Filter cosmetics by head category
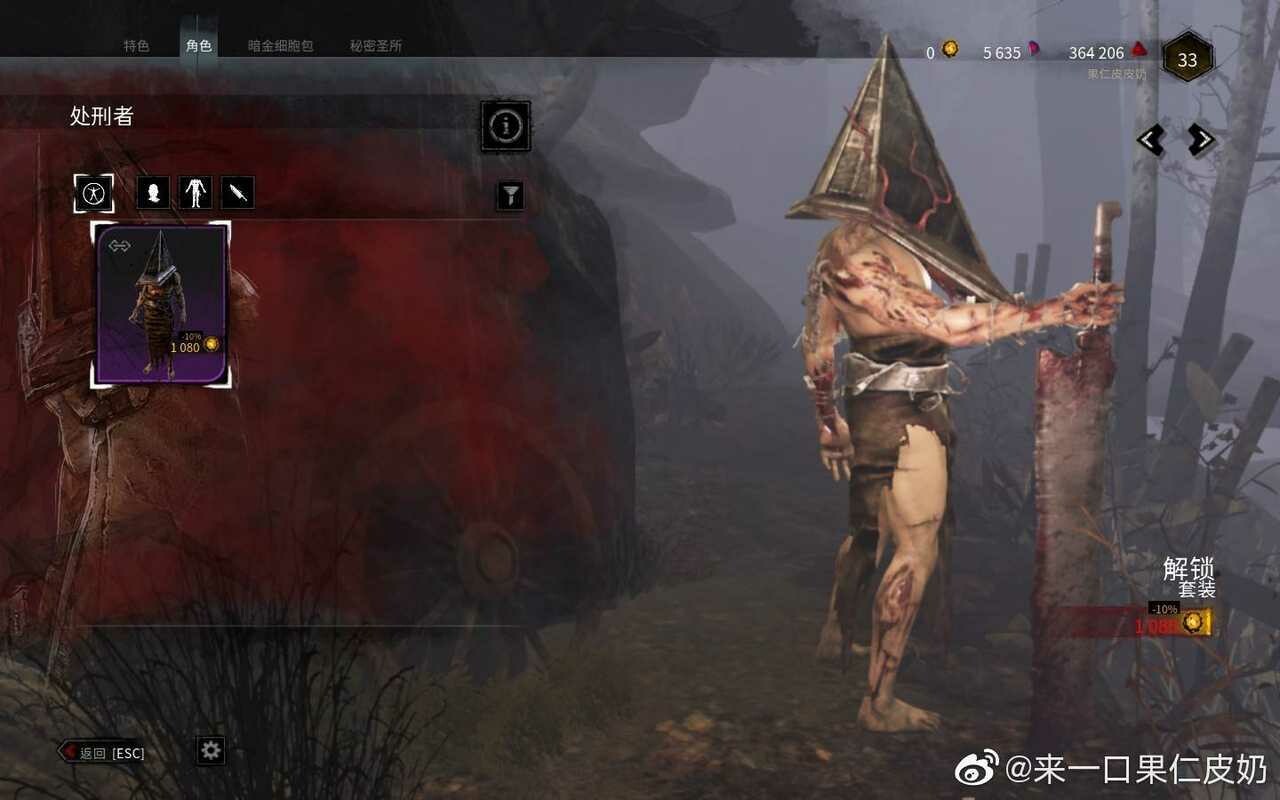Viewport: 1280px width, 800px height. pyautogui.click(x=153, y=193)
